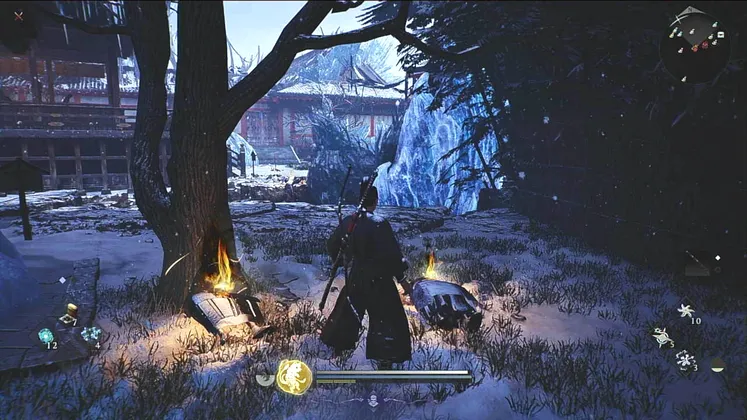The height and width of the screenshot is (420, 747).
Task: Equip the shuriken with count 10
Action: tap(686, 311)
